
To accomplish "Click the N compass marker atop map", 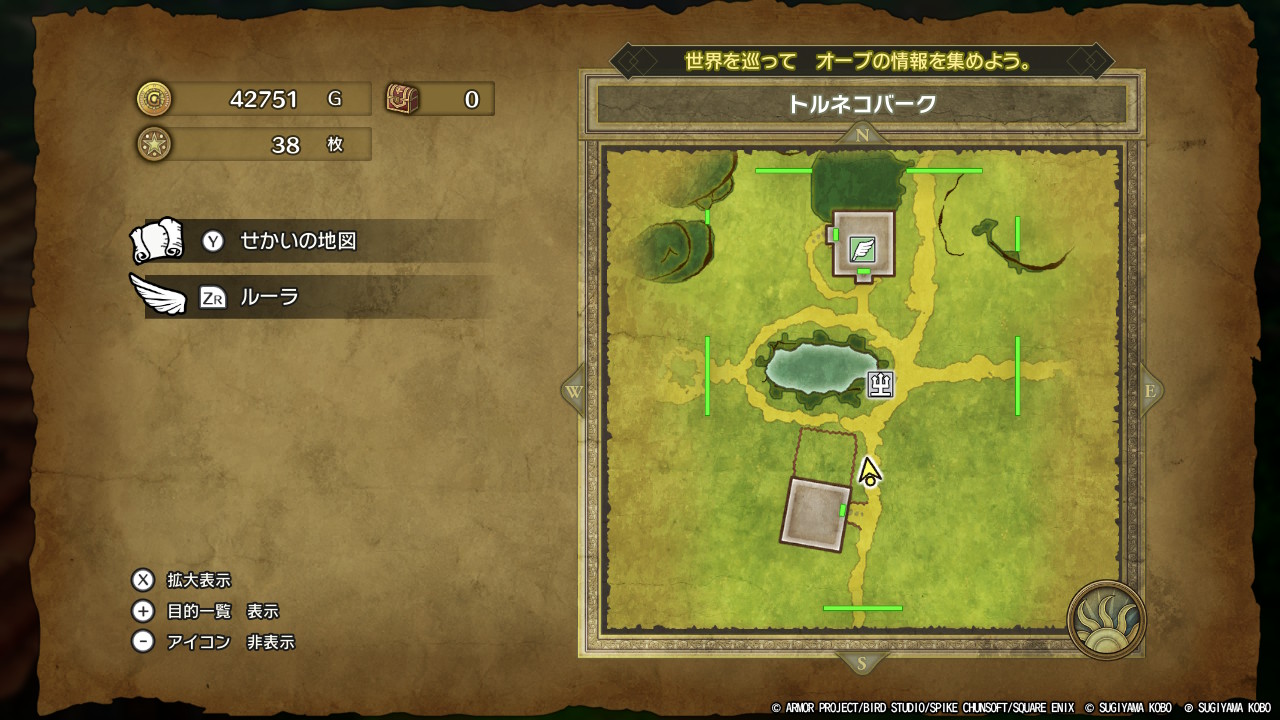I will tap(862, 135).
